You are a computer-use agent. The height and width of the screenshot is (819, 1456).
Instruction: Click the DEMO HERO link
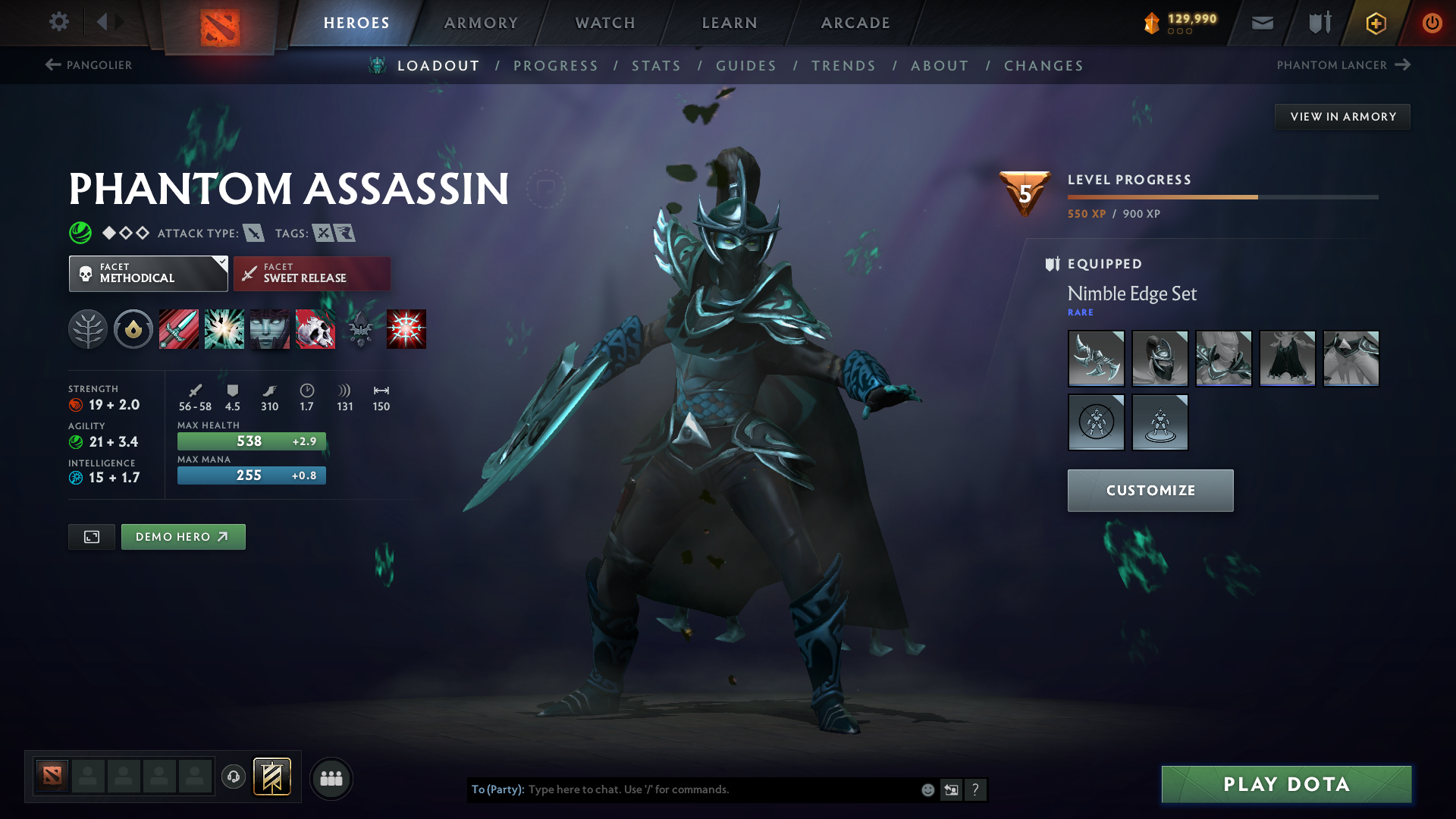[183, 536]
